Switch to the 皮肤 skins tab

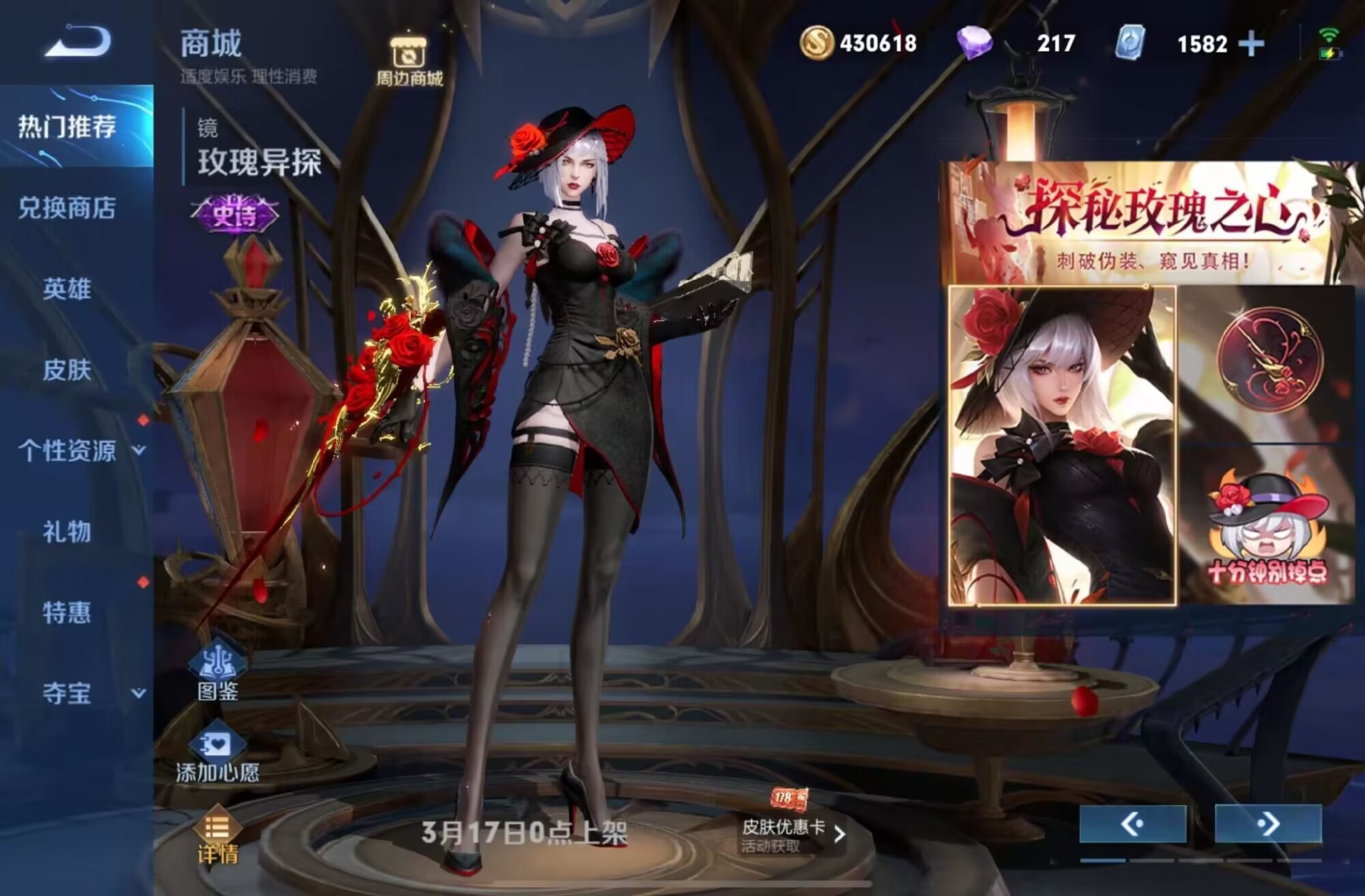(68, 370)
